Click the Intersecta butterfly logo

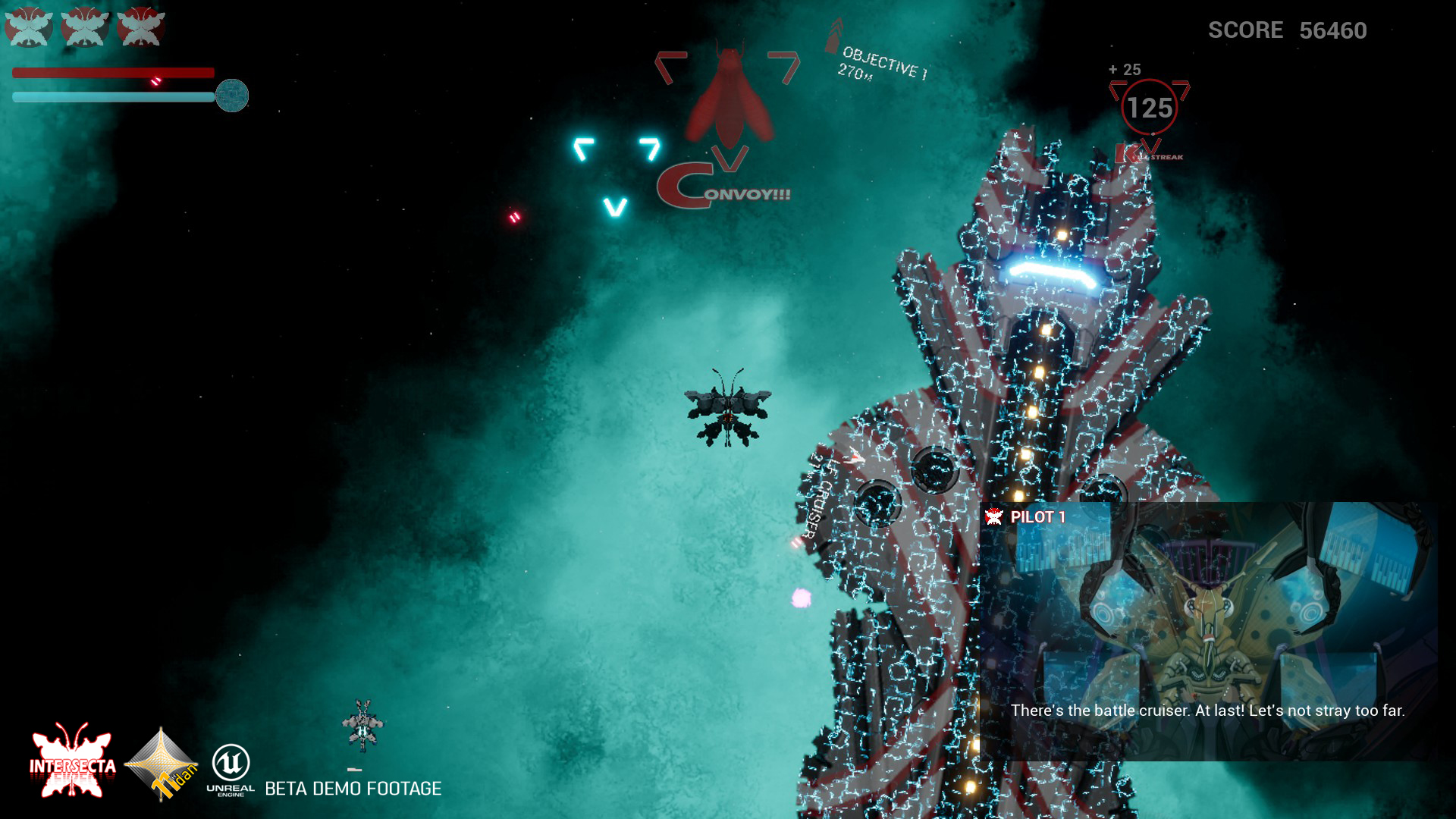coord(72,762)
